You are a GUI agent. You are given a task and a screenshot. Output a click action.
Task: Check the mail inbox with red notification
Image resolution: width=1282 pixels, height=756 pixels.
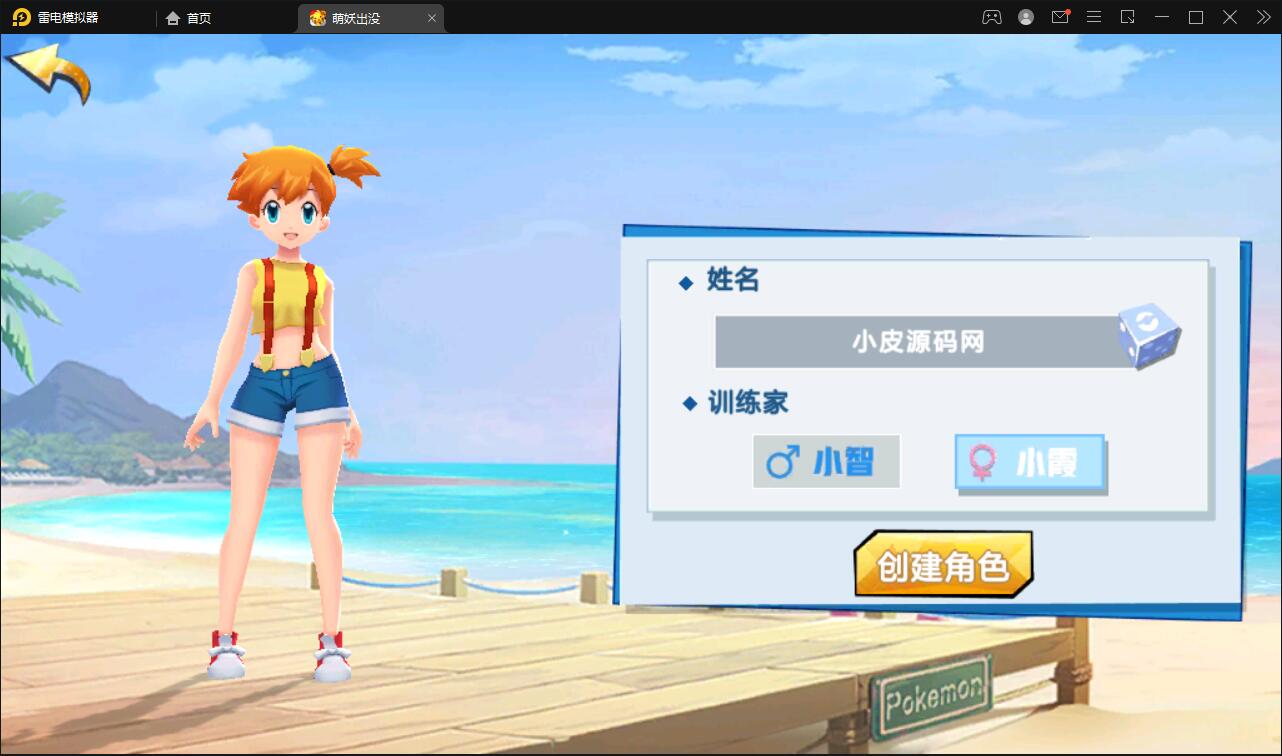(x=1059, y=17)
